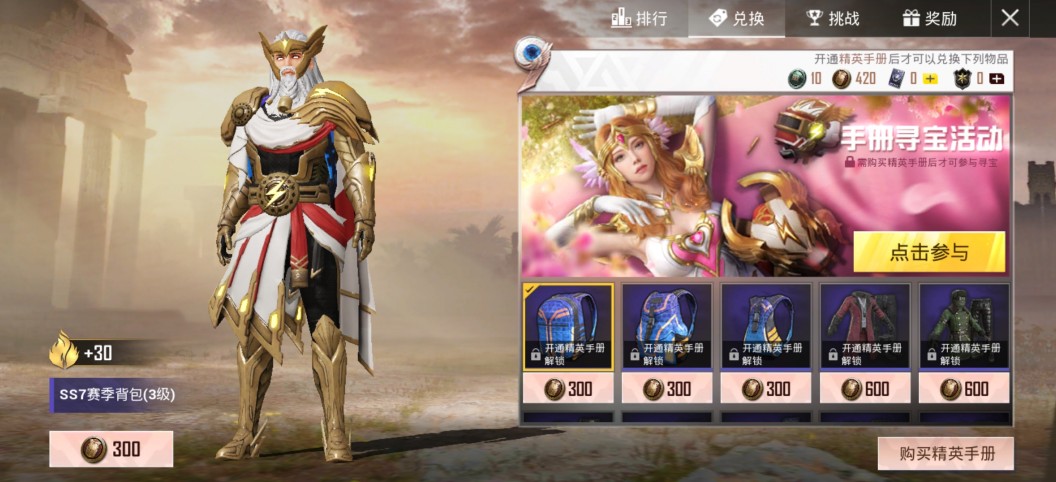Screen dimensions: 1056x482
Task: Add badge currency with the dark plus
Action: [x=996, y=79]
